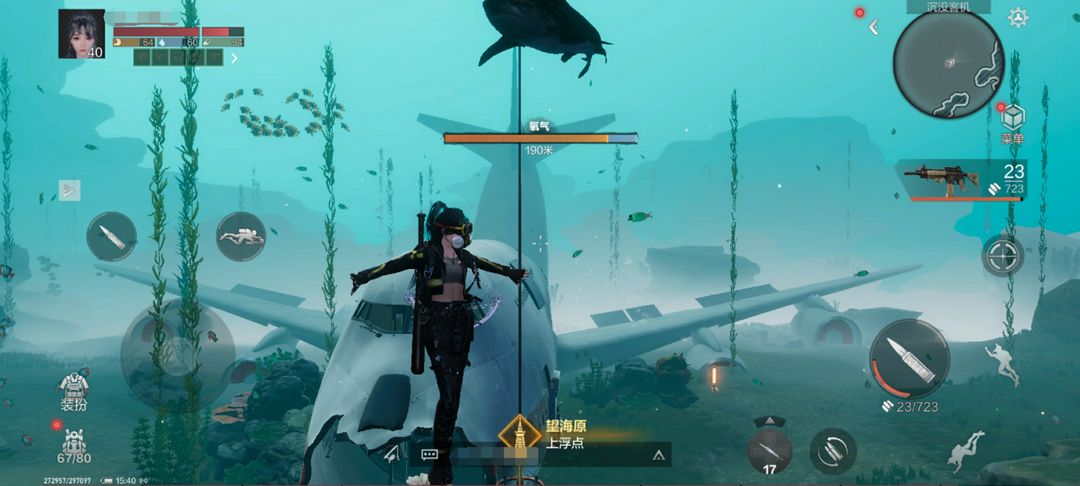Screen dimensions: 1080x486
Task: Select the assault rifle weapon slot
Action: coord(960,180)
